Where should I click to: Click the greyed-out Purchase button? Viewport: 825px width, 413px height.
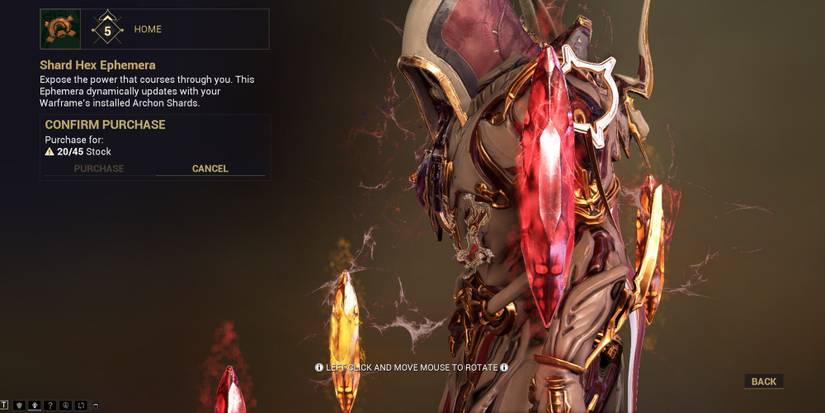(99, 169)
